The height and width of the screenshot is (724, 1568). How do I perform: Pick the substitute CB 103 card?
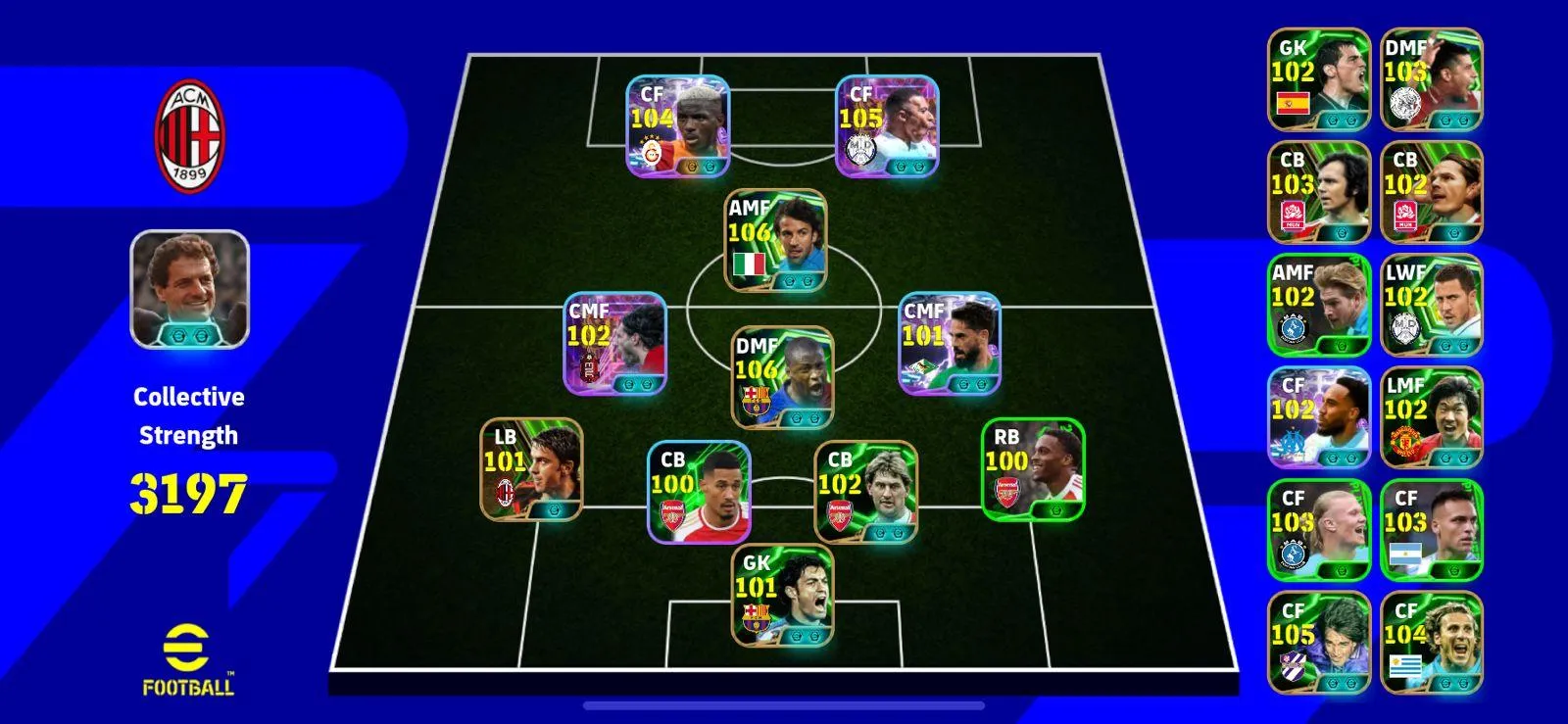[1319, 192]
